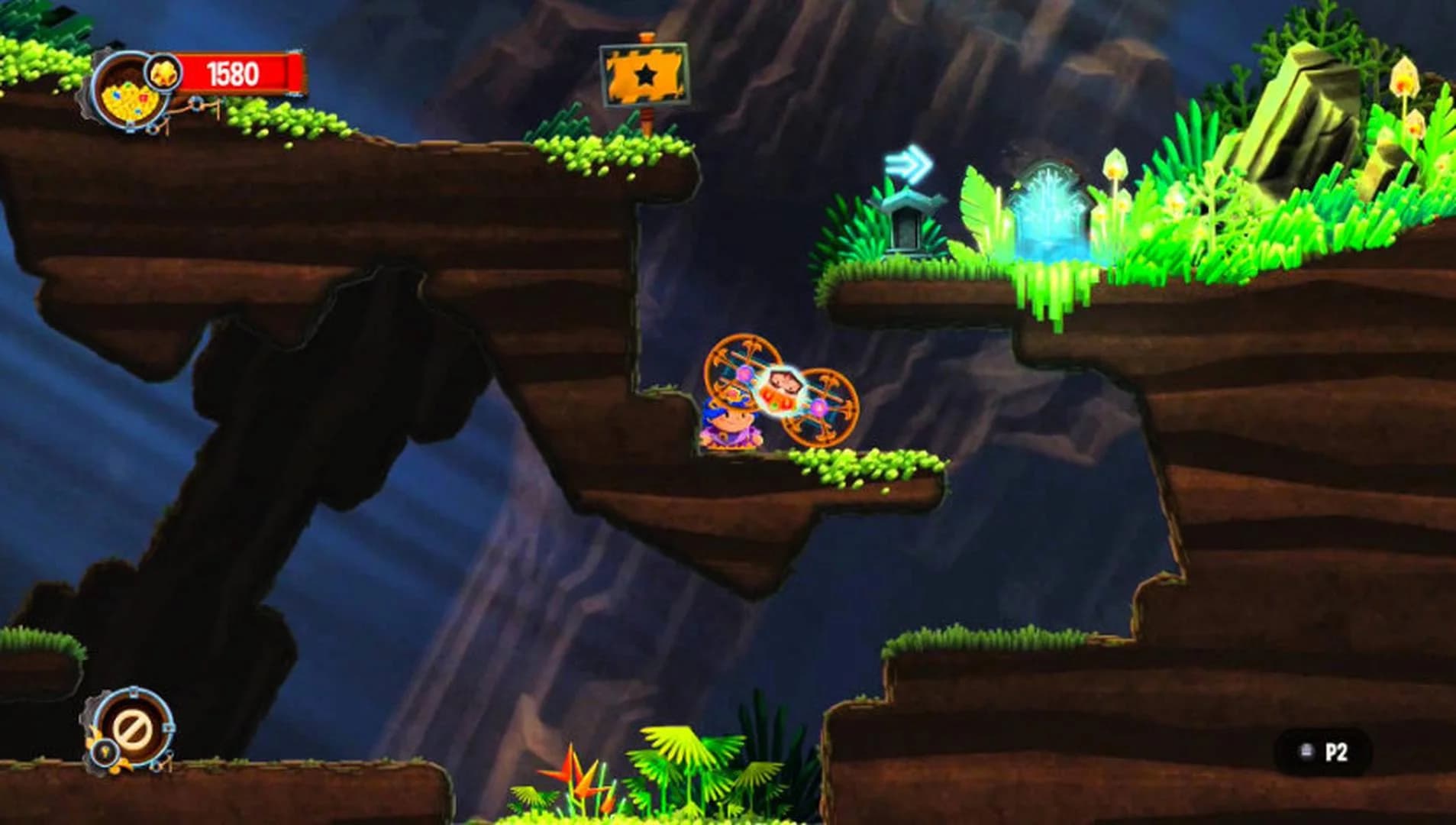Click the small key icon on Player 2 HUD
1456x825 pixels.
104,751
